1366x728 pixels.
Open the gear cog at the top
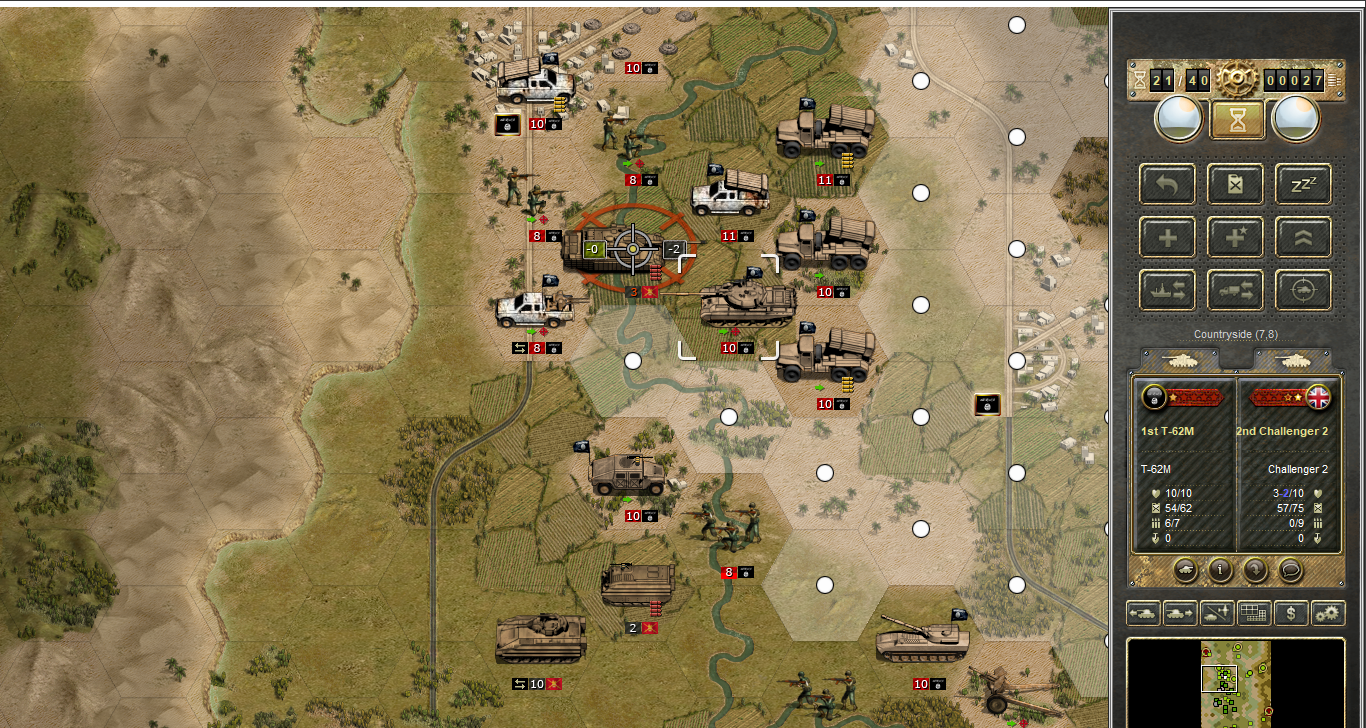[x=1237, y=78]
